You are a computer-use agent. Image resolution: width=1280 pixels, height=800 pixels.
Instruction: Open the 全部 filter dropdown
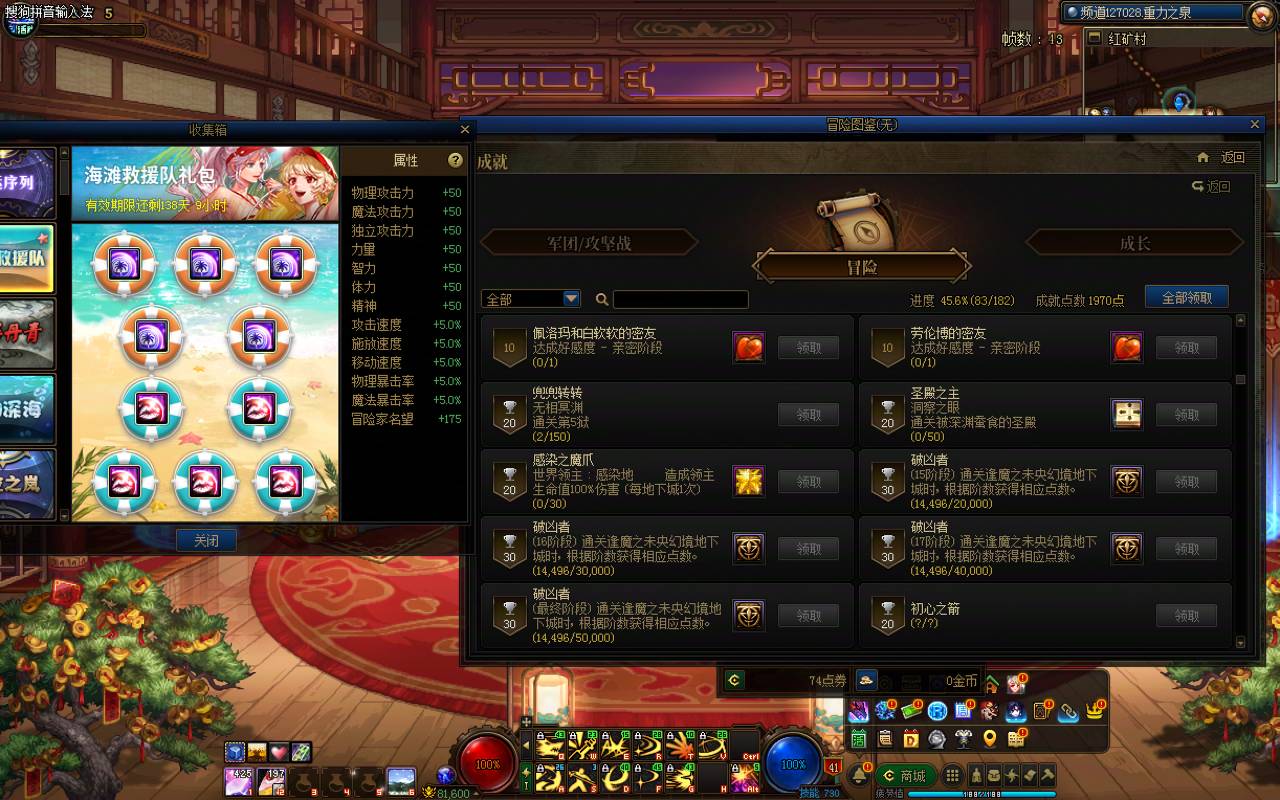(x=530, y=299)
